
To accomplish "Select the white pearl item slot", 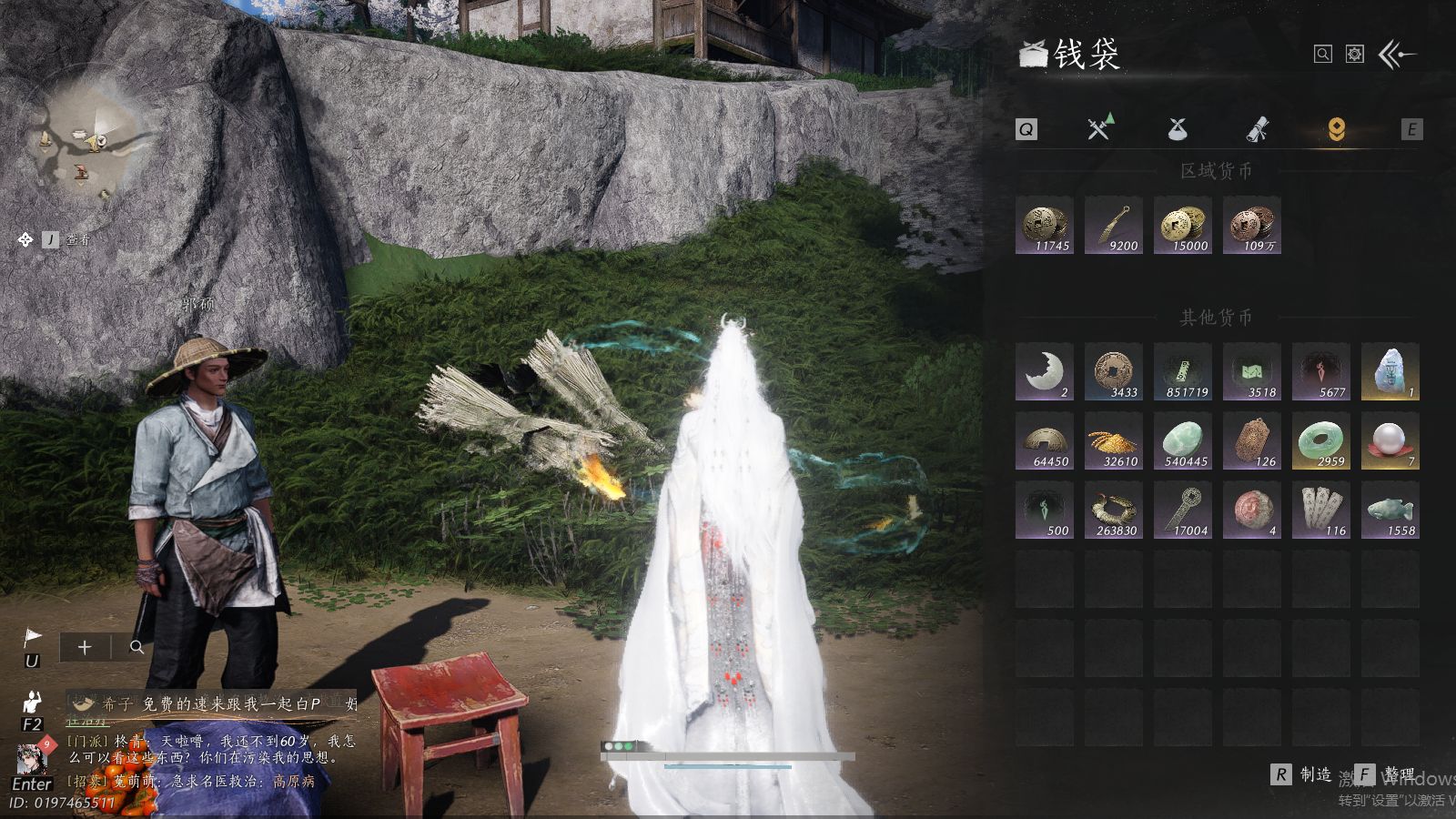I will pos(1390,440).
